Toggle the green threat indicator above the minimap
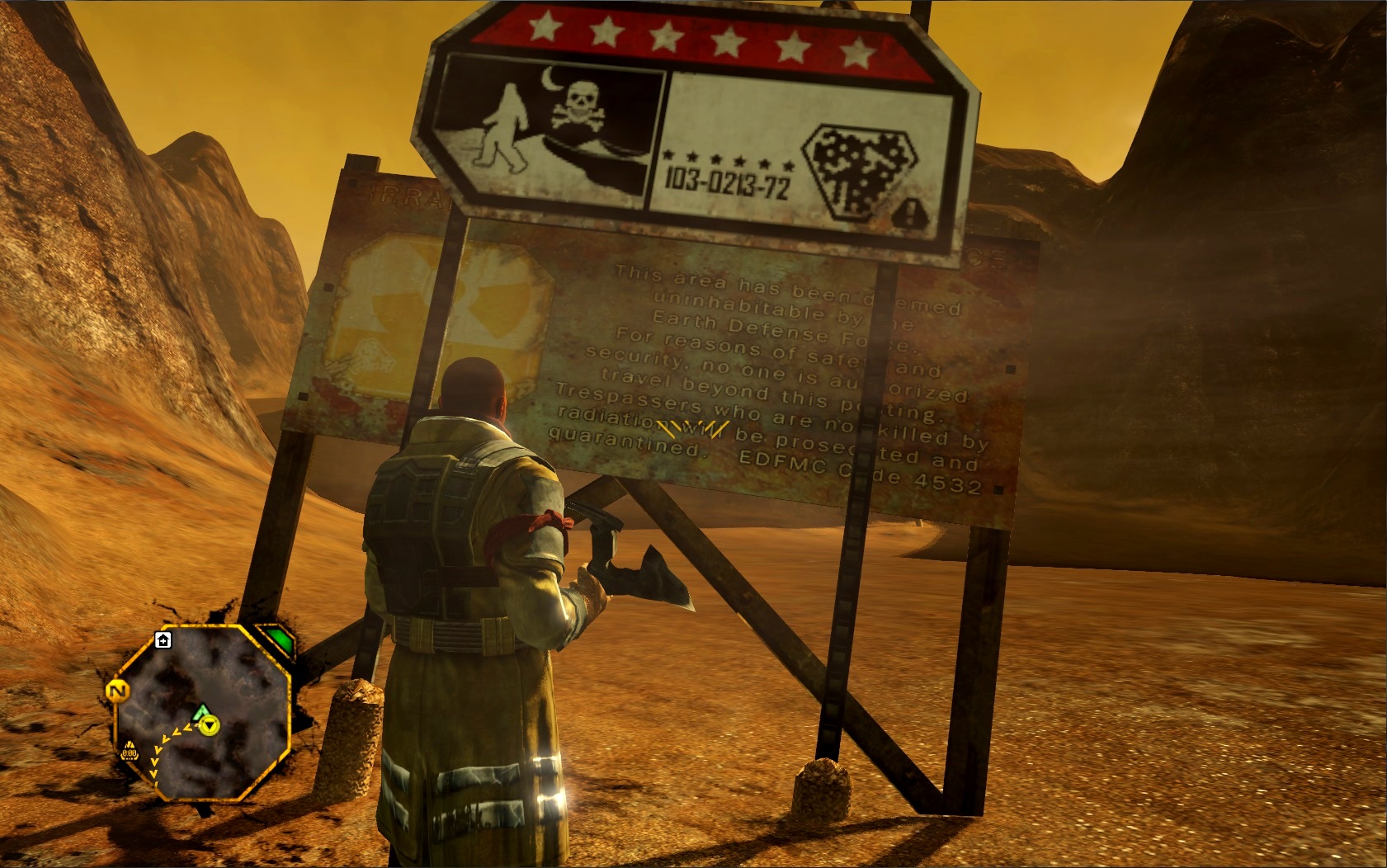This screenshot has height=868, width=1387. [276, 640]
